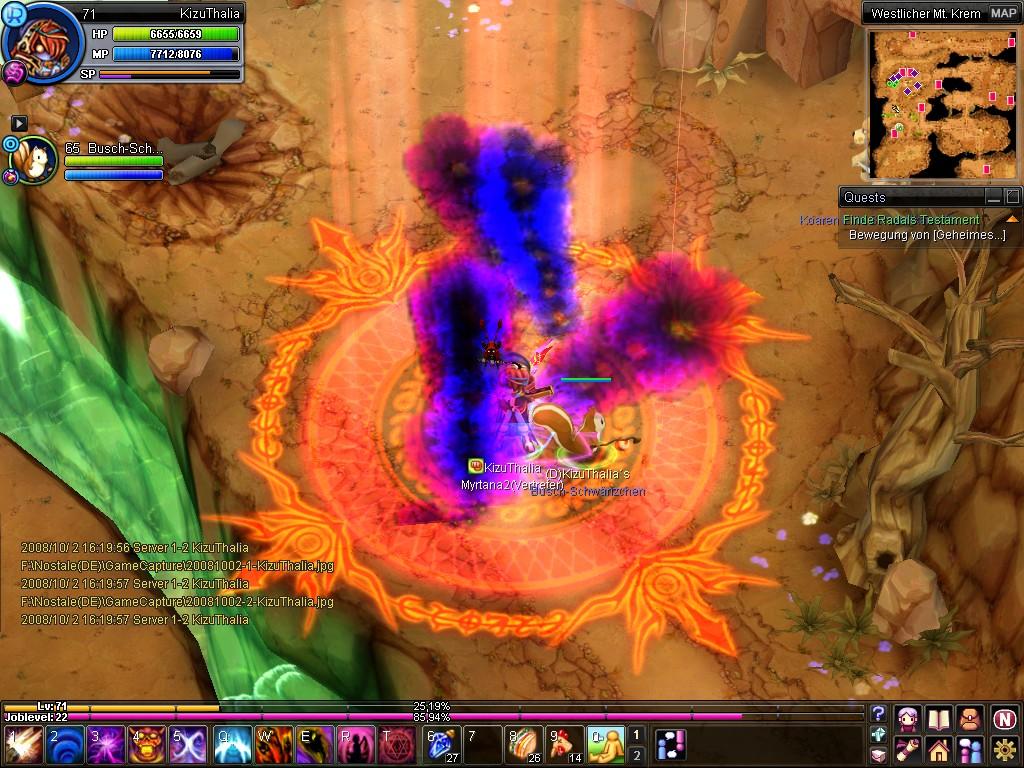Image resolution: width=1024 pixels, height=768 pixels.
Task: Activate the demon mask skill in slot 4
Action: point(147,746)
